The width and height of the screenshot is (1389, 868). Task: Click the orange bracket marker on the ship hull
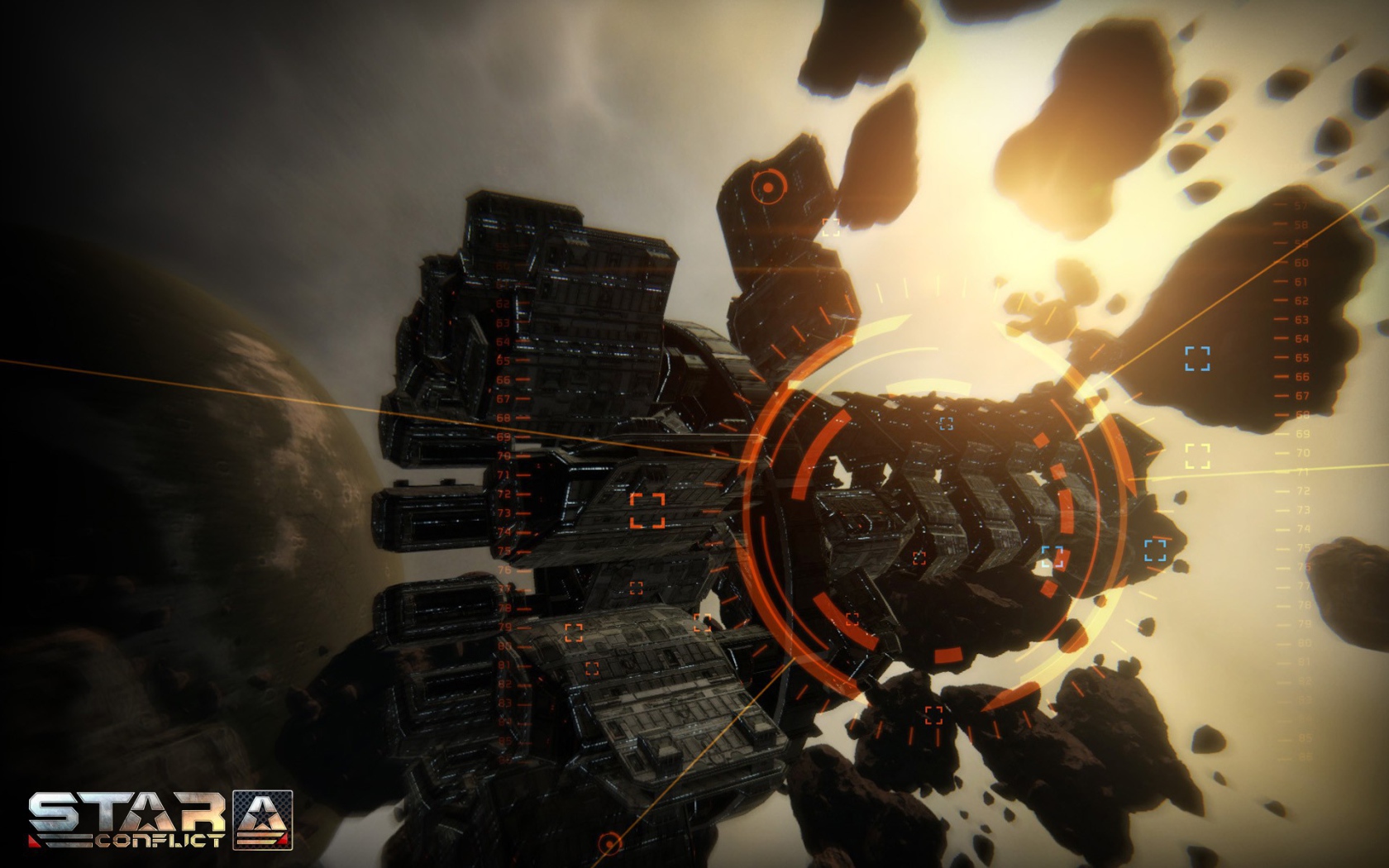(x=647, y=511)
